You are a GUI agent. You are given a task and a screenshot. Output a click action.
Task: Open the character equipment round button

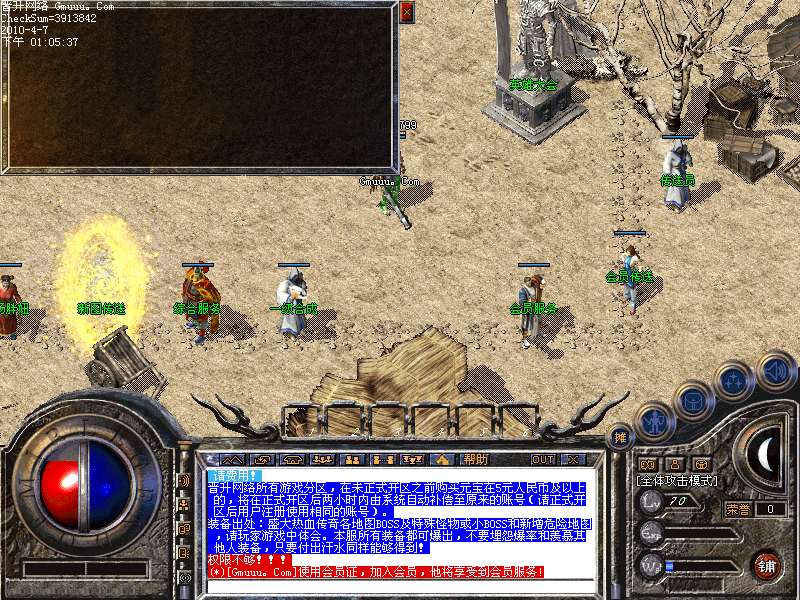click(x=653, y=421)
